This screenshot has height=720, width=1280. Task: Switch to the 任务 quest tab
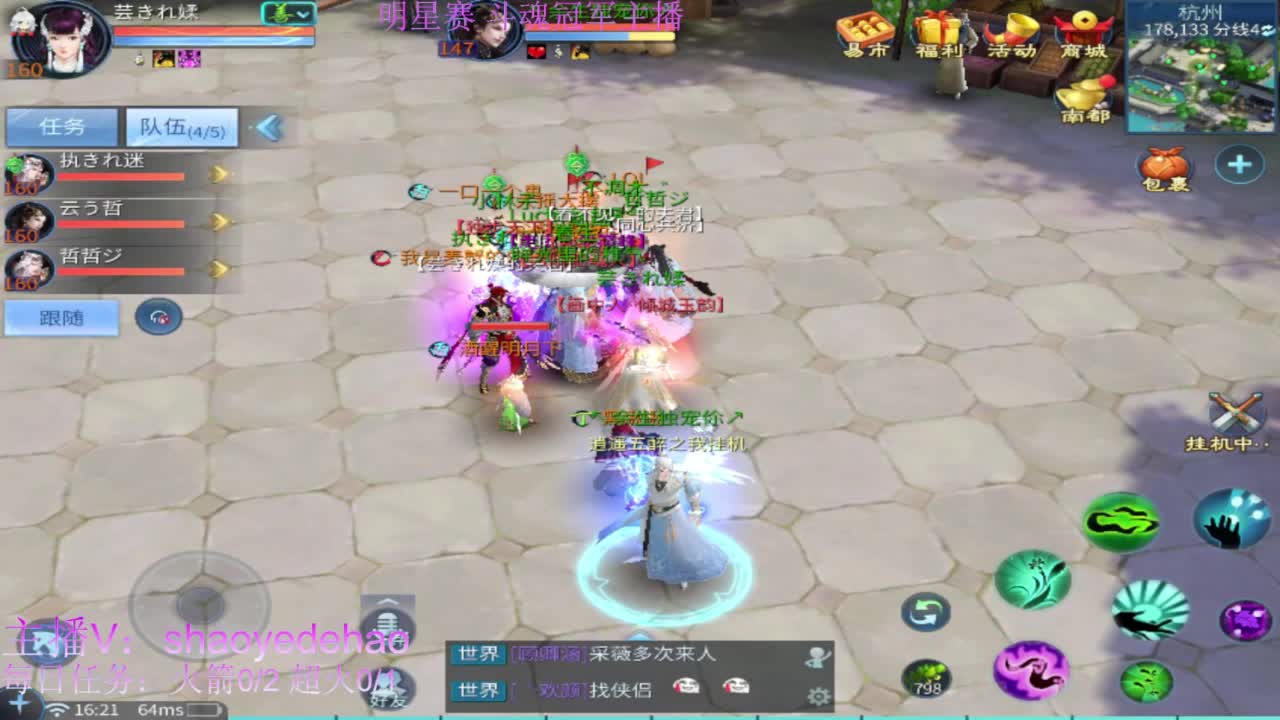(x=60, y=127)
